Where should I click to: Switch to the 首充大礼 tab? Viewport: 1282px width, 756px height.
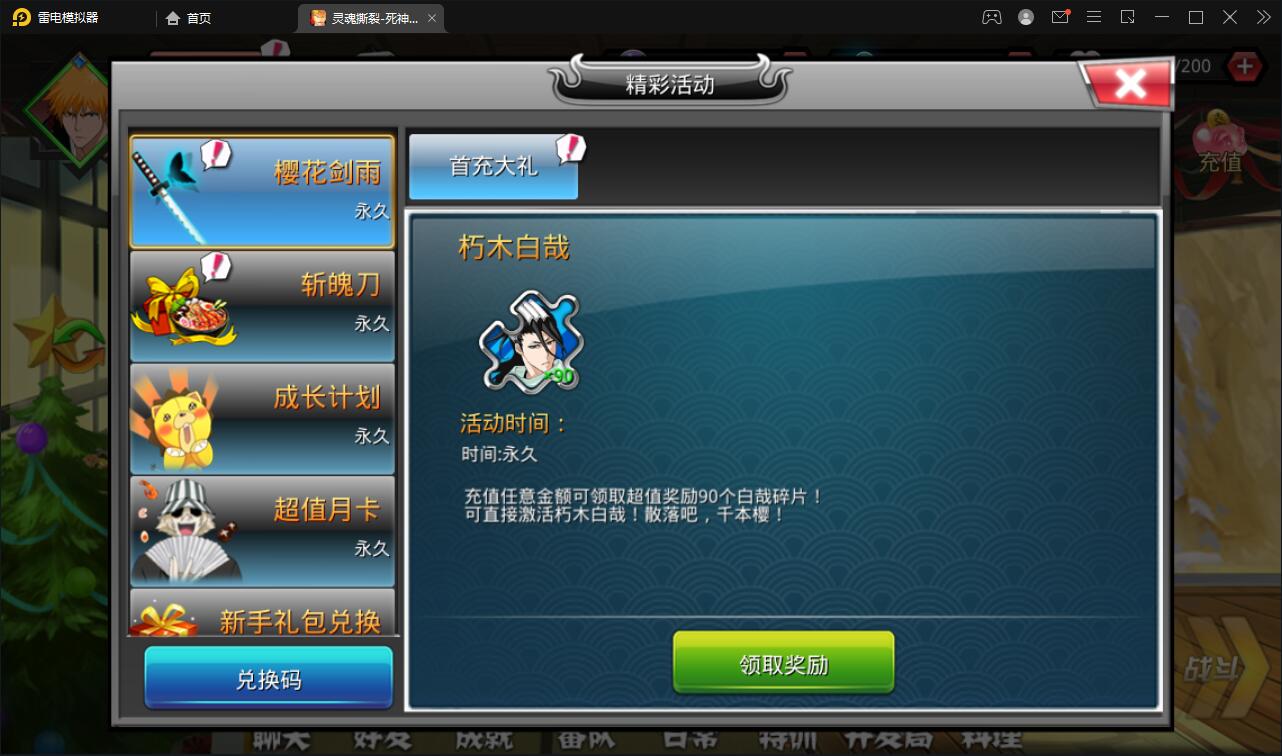tap(493, 166)
